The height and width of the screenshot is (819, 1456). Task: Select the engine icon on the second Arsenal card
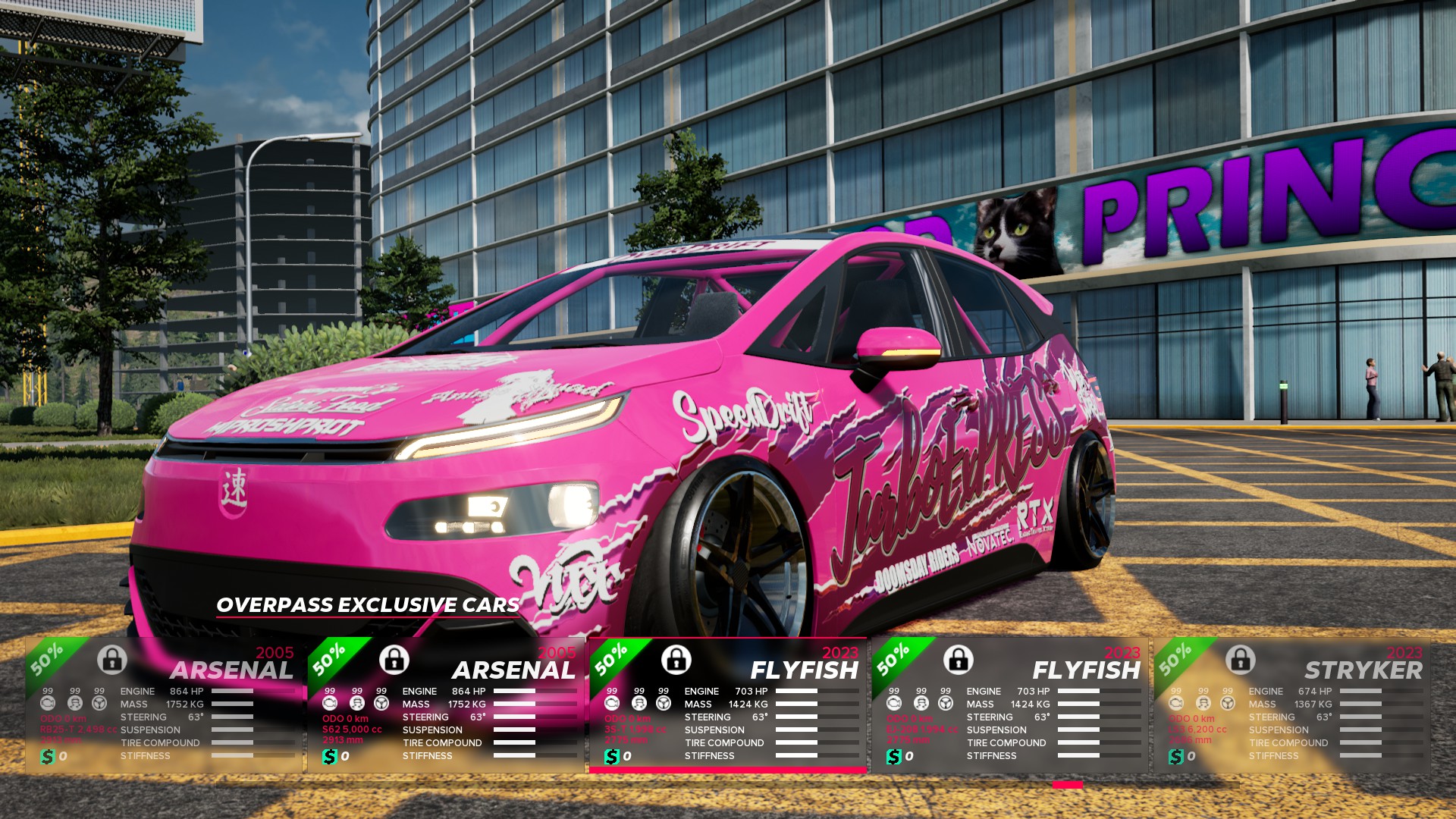pyautogui.click(x=329, y=704)
